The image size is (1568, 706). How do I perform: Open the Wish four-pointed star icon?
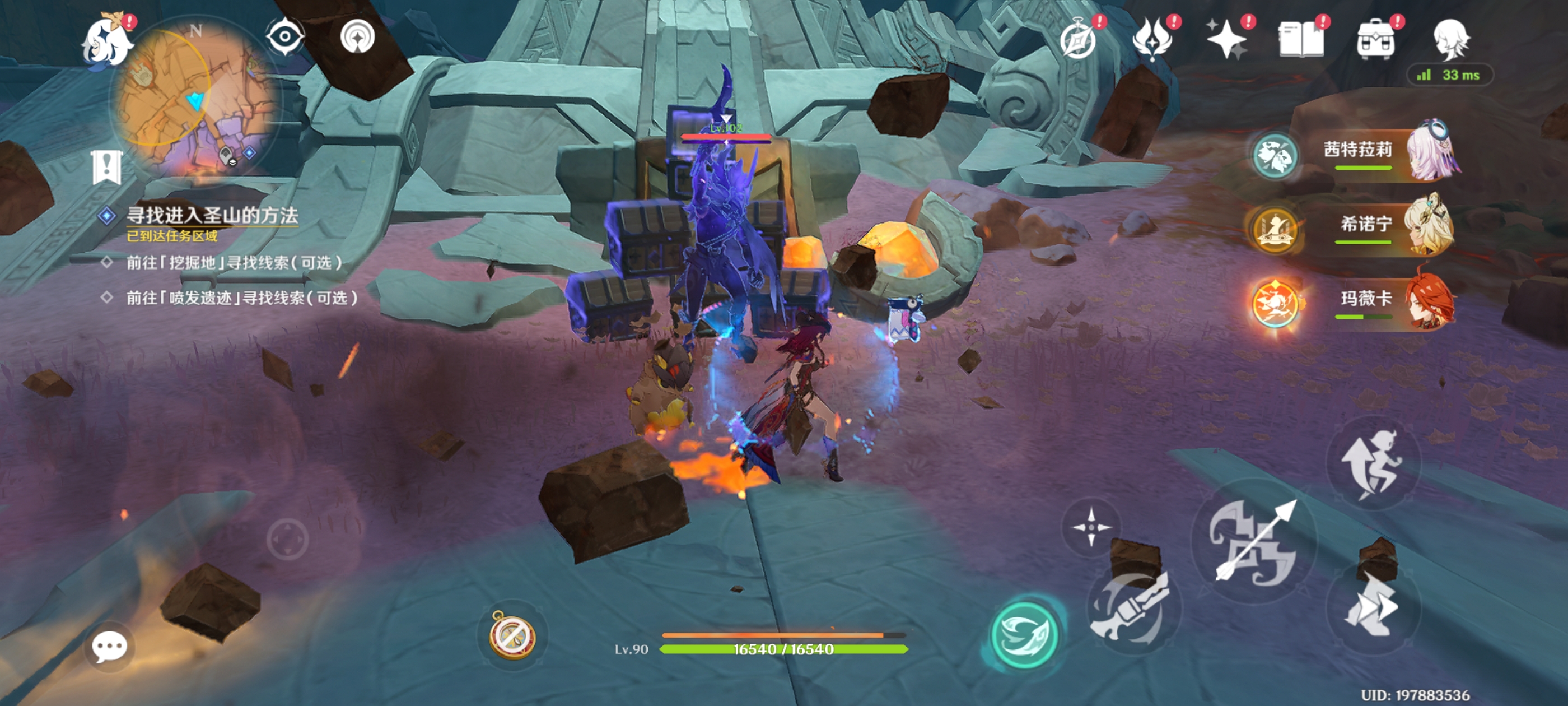point(1227,39)
